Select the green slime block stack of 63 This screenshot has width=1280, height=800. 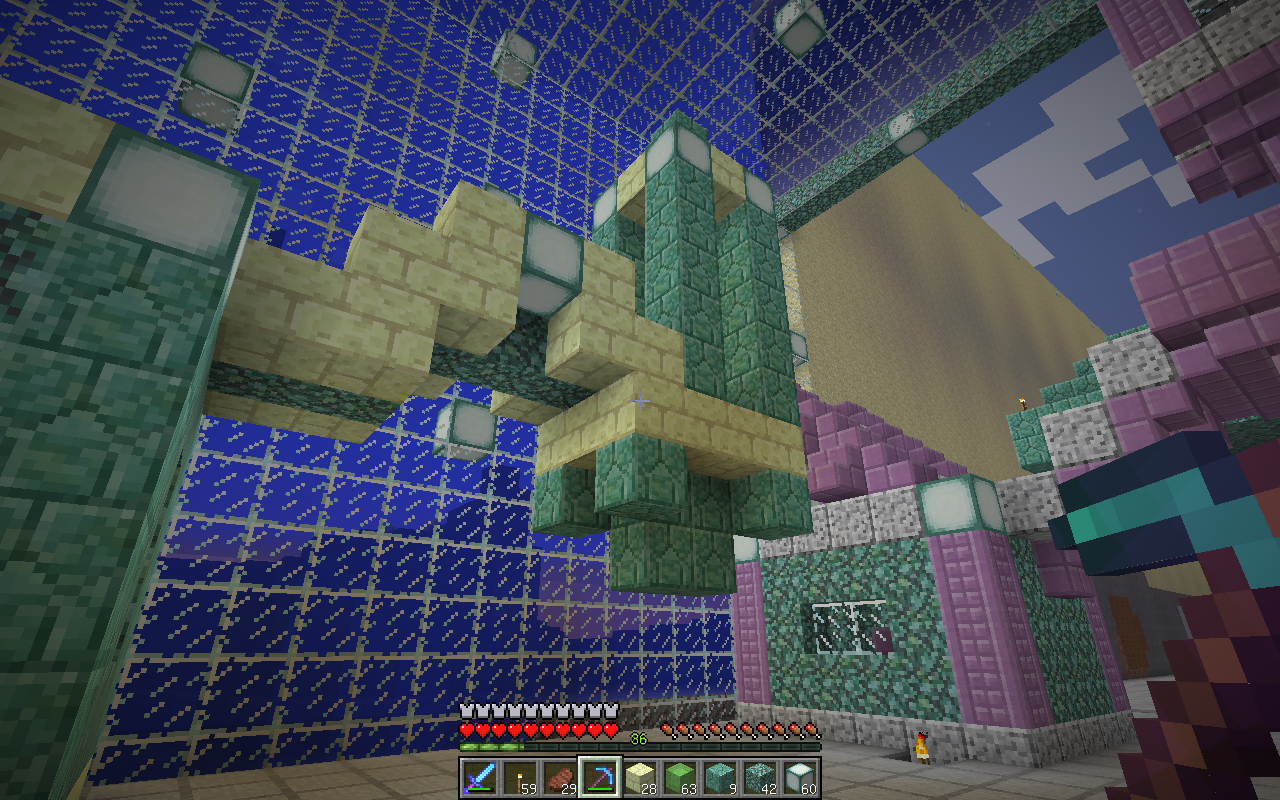pos(679,777)
